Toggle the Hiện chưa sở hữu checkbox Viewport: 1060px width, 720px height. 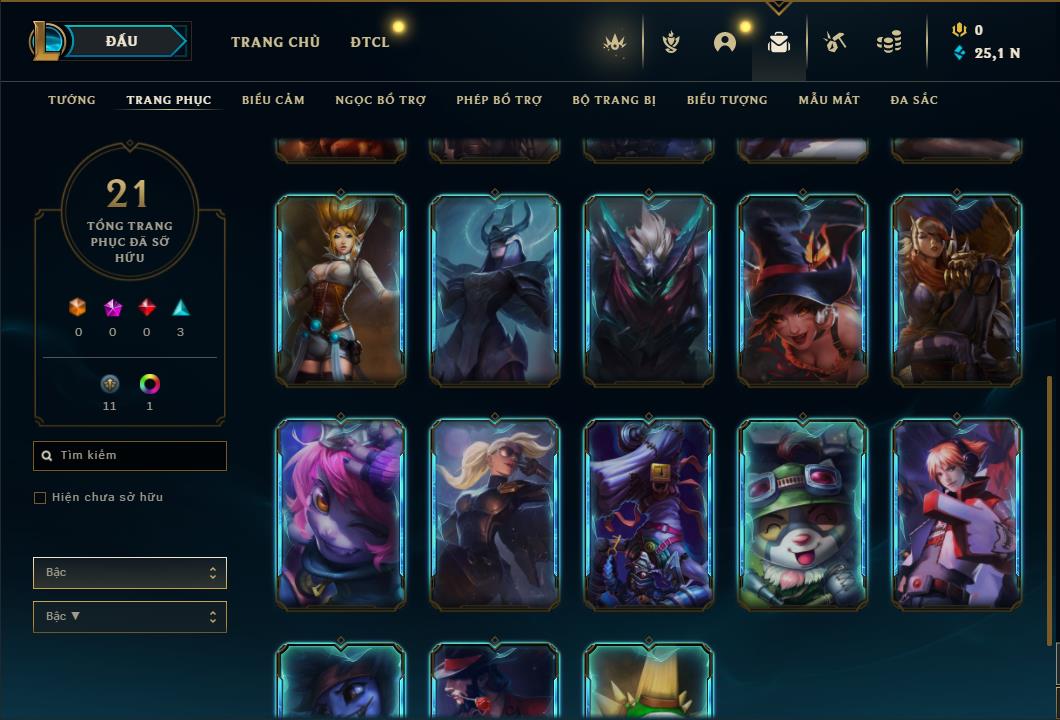click(x=40, y=498)
